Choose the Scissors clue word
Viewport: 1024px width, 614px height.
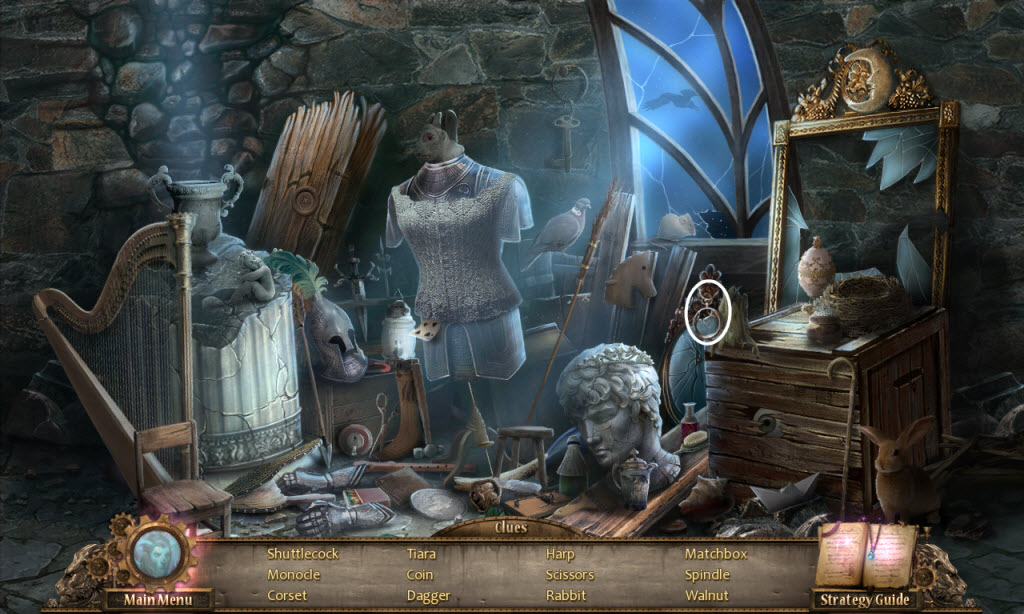[x=570, y=575]
